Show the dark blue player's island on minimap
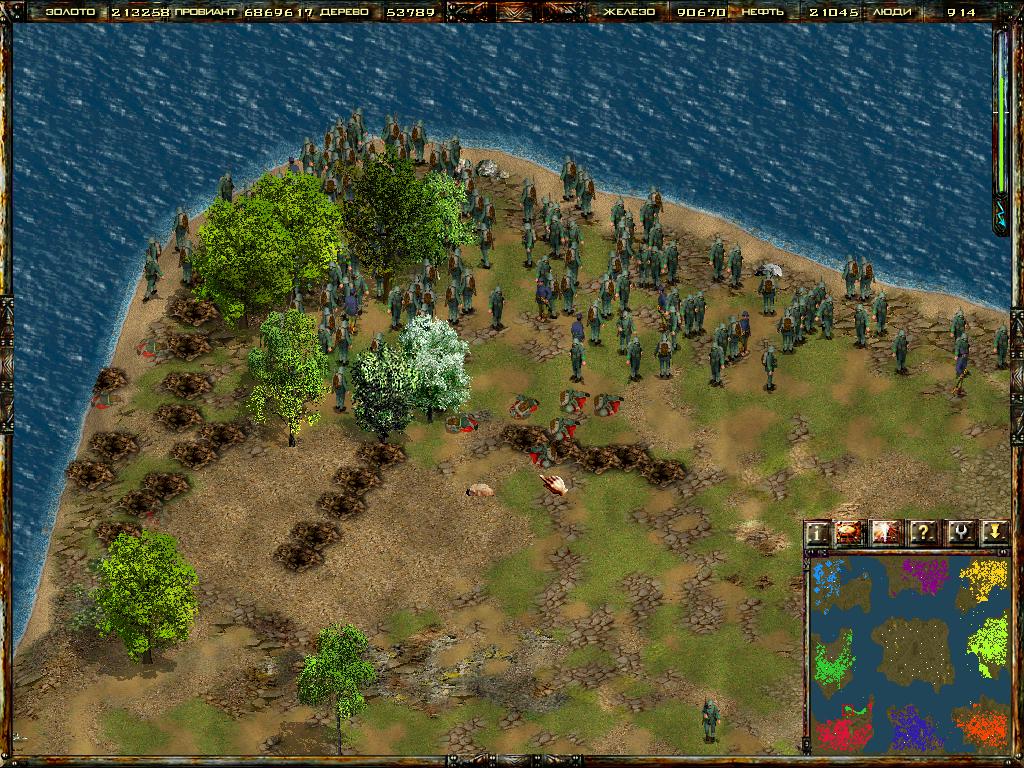1024x768 pixels. [910, 728]
